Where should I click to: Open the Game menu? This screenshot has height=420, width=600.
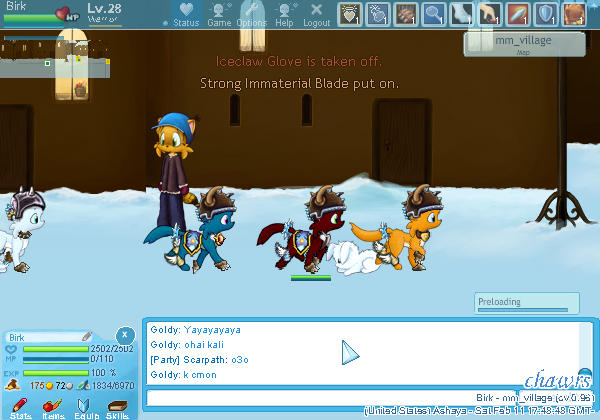click(x=219, y=14)
